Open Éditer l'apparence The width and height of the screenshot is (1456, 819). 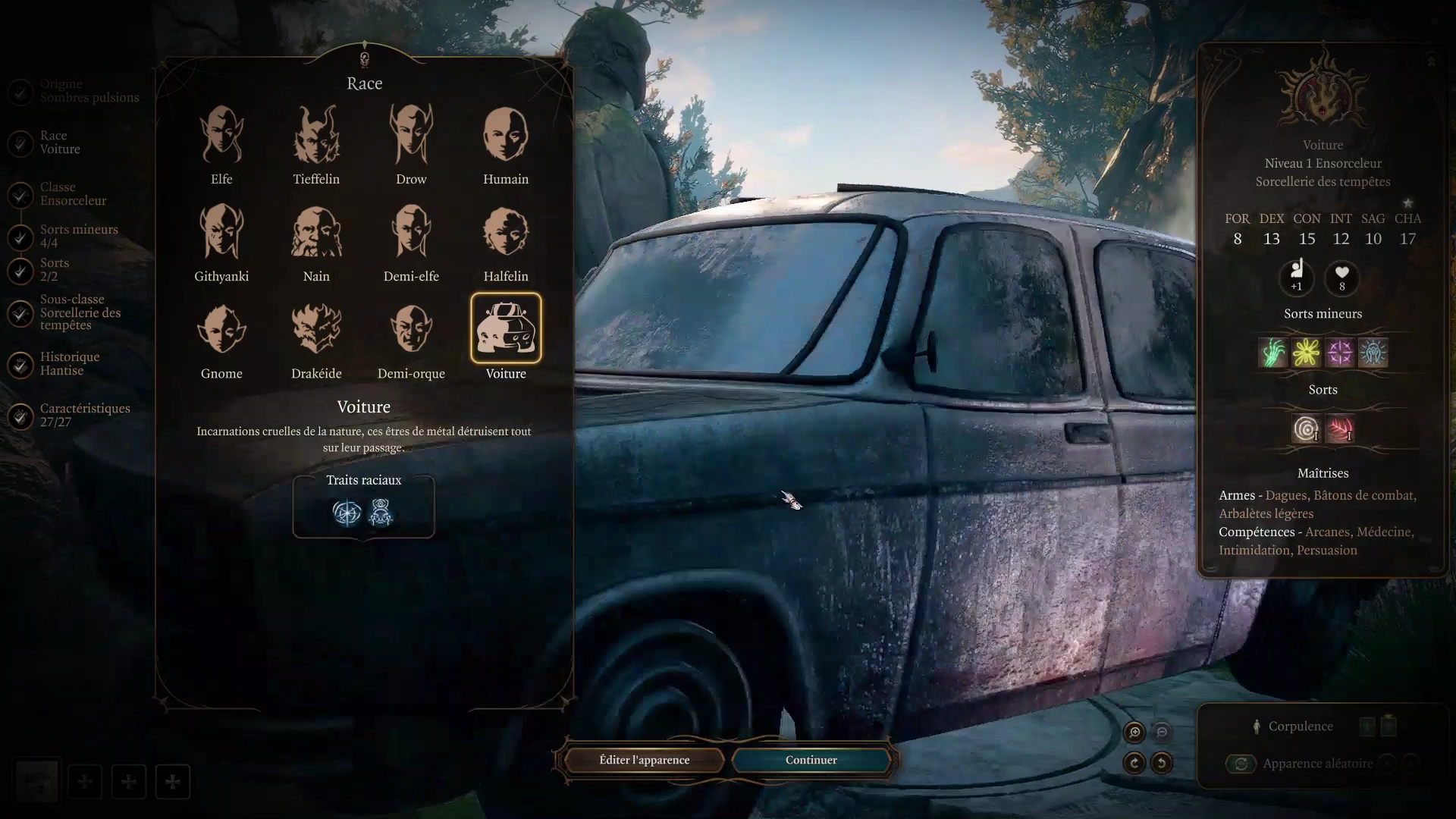coord(644,760)
